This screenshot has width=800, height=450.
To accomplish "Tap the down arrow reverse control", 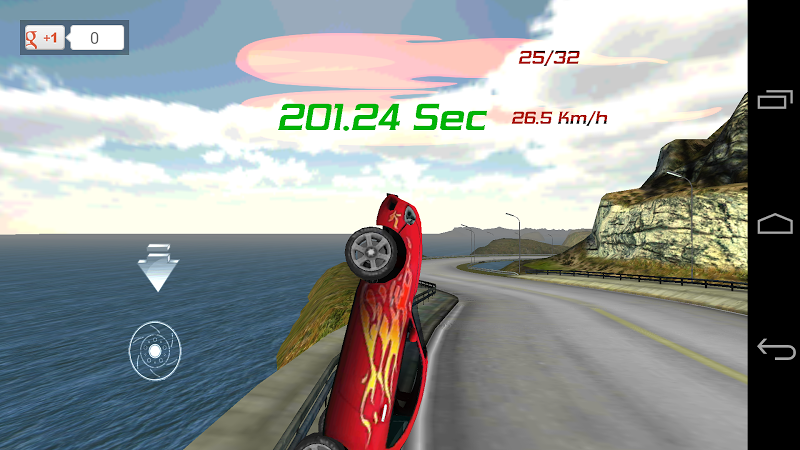I will (x=157, y=267).
